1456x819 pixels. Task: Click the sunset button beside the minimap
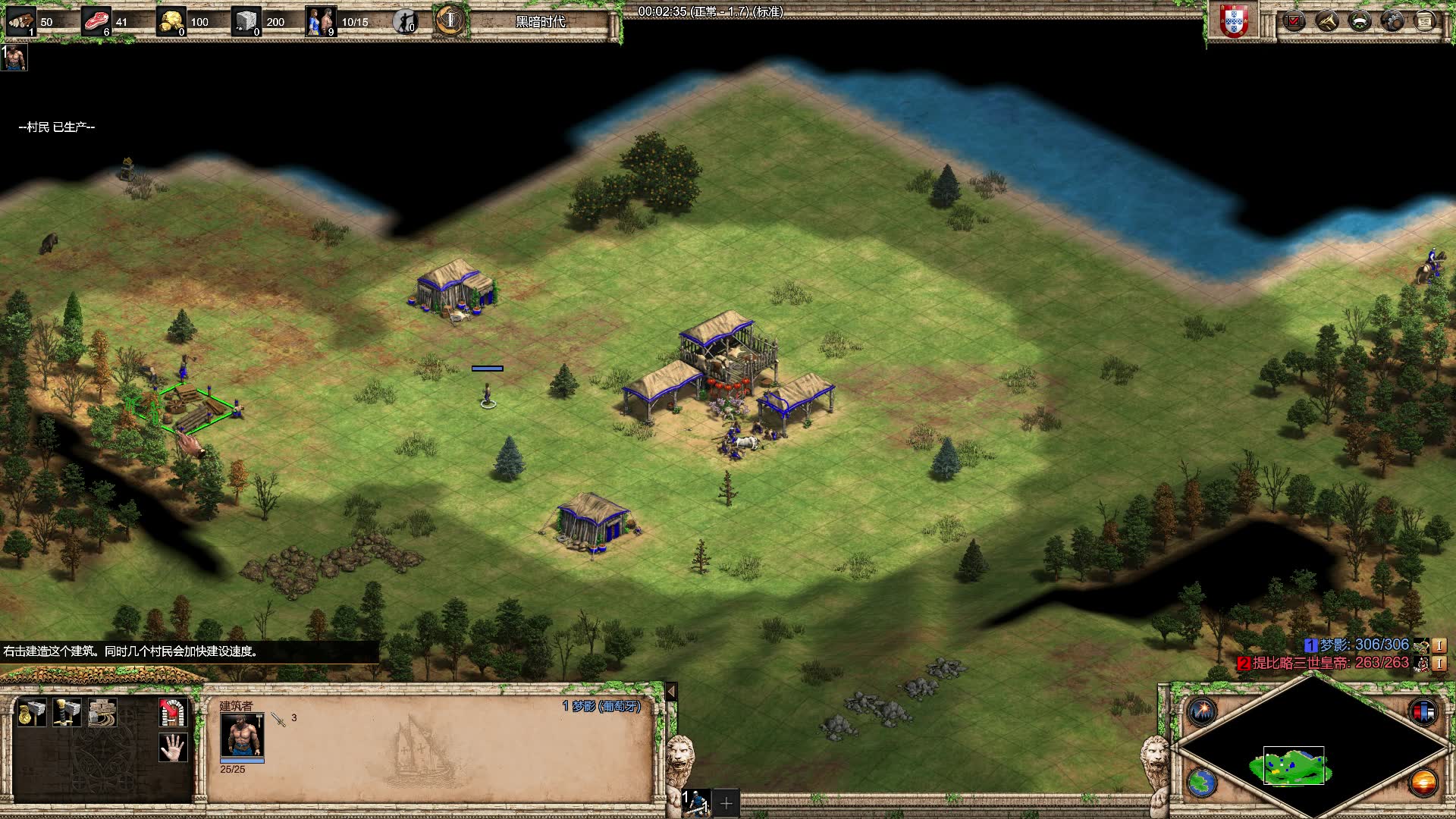(1423, 783)
